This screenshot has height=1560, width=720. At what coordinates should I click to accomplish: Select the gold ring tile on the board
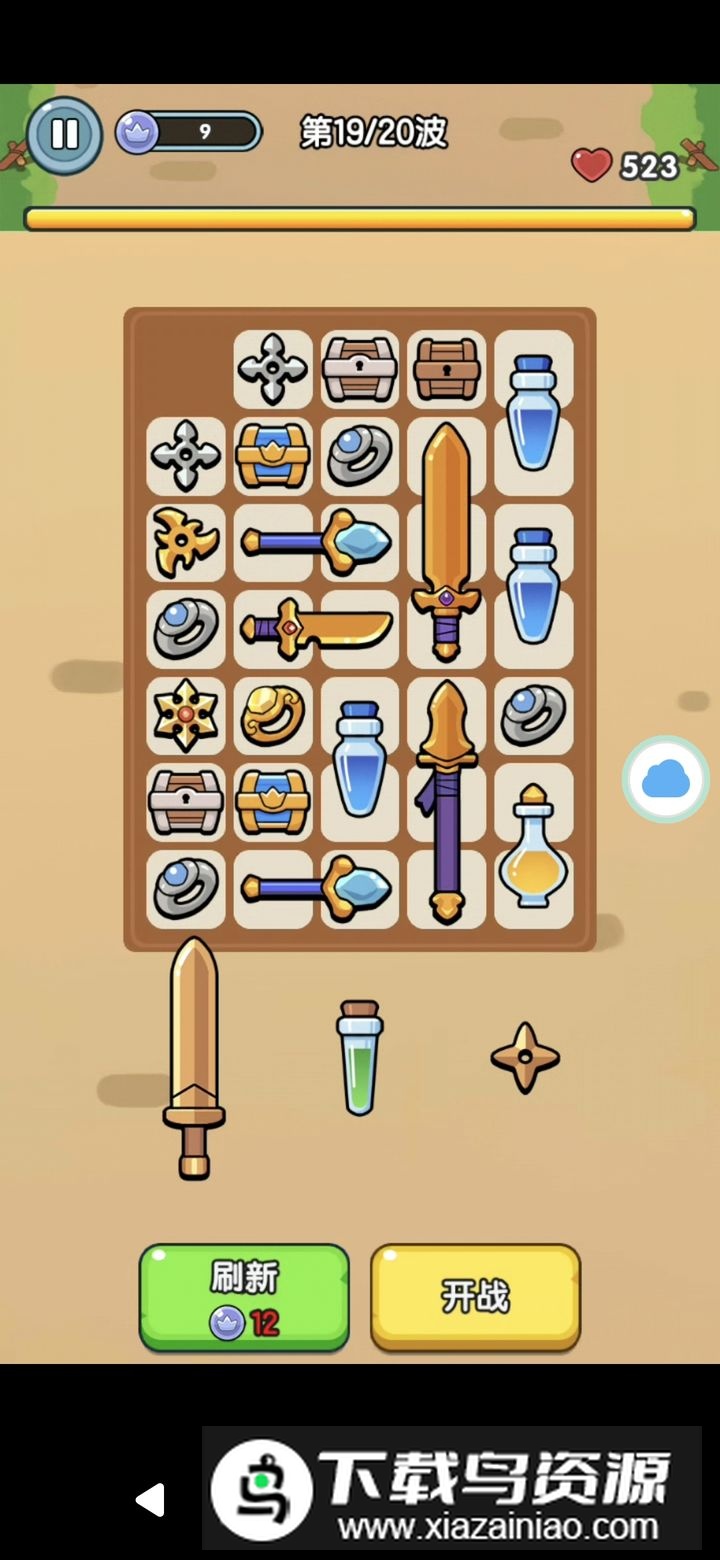click(272, 715)
